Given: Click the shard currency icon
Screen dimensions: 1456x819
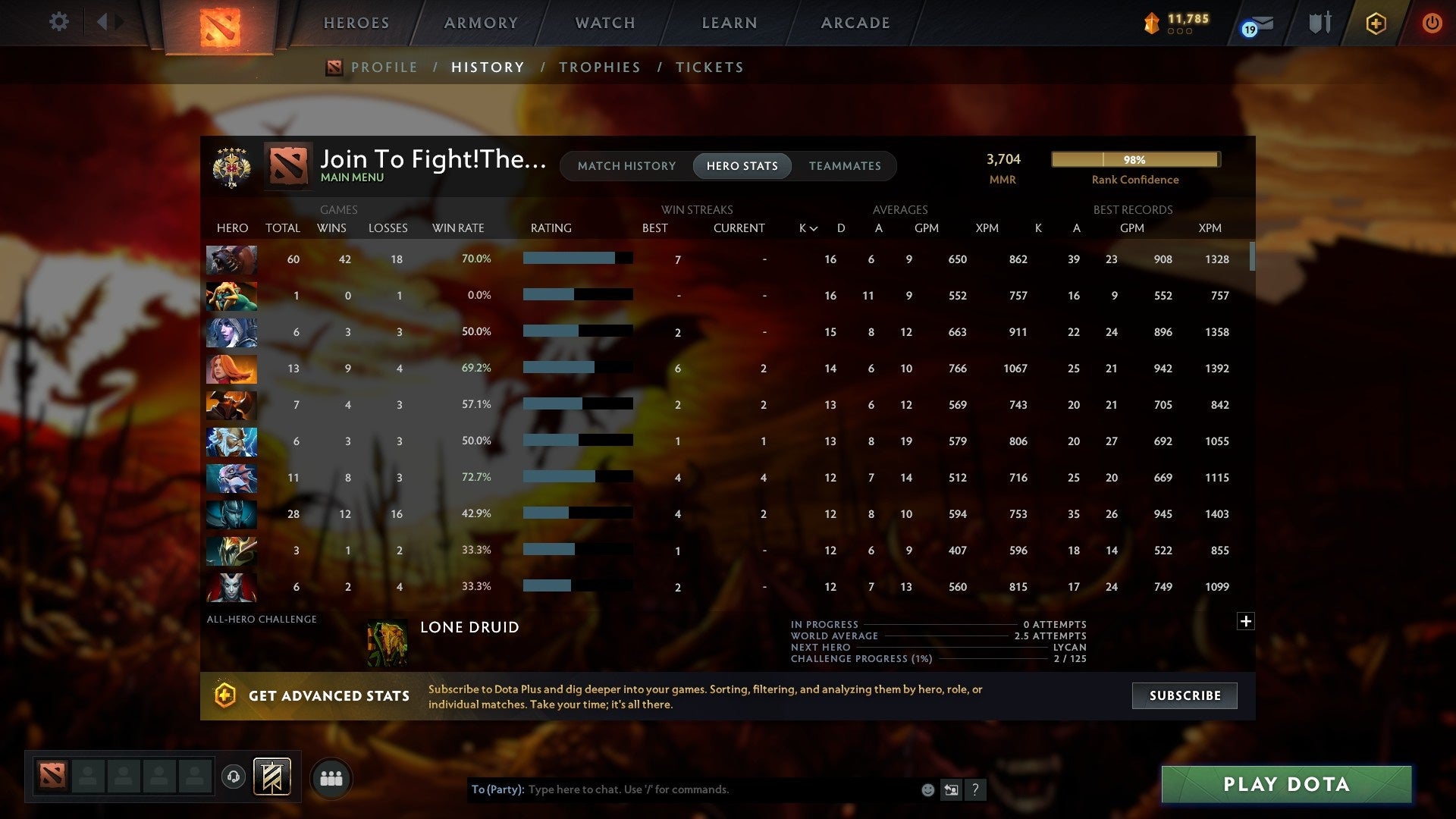Looking at the screenshot, I should tap(1150, 23).
